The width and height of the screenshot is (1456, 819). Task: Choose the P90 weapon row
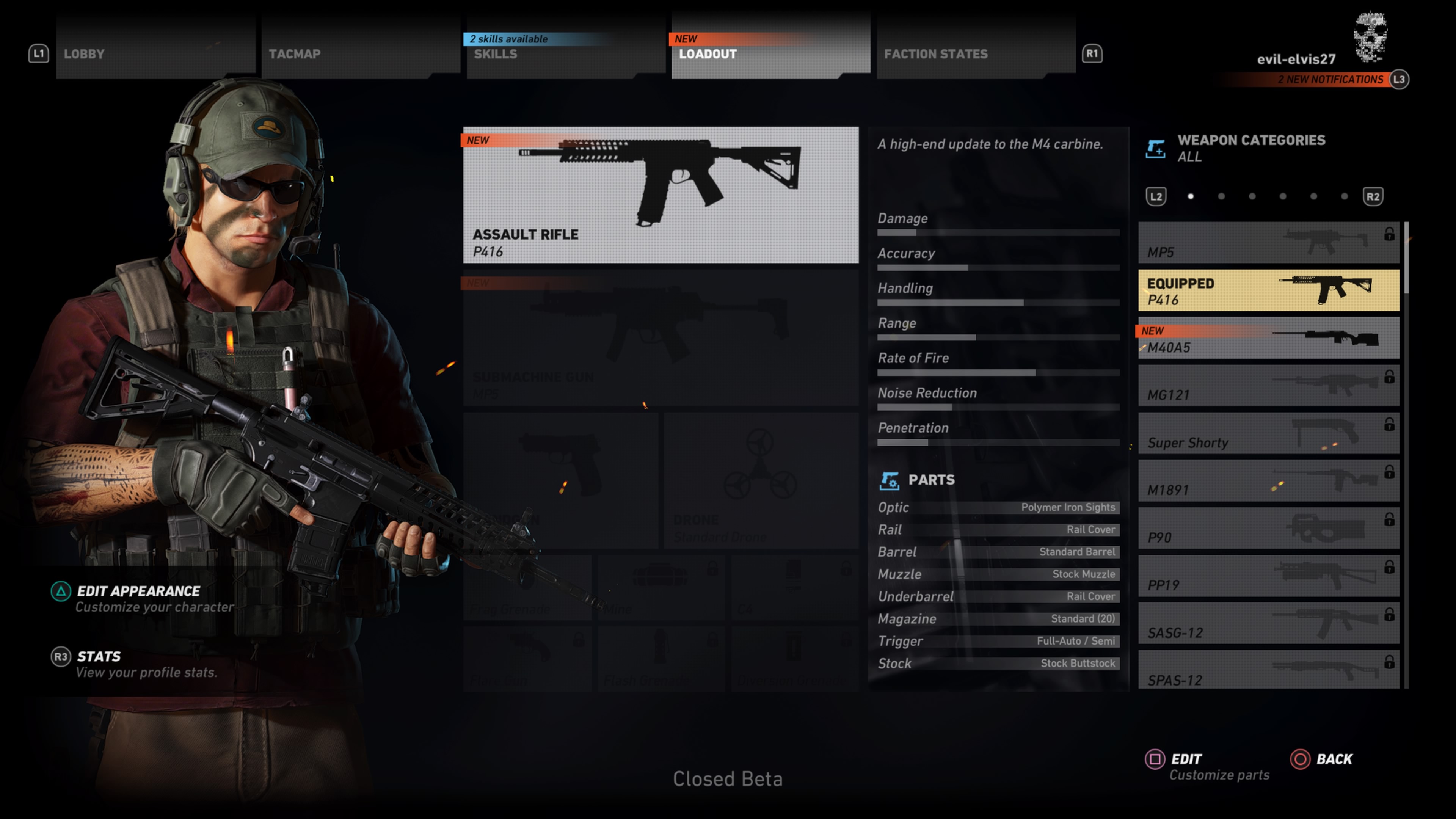pos(1268,529)
